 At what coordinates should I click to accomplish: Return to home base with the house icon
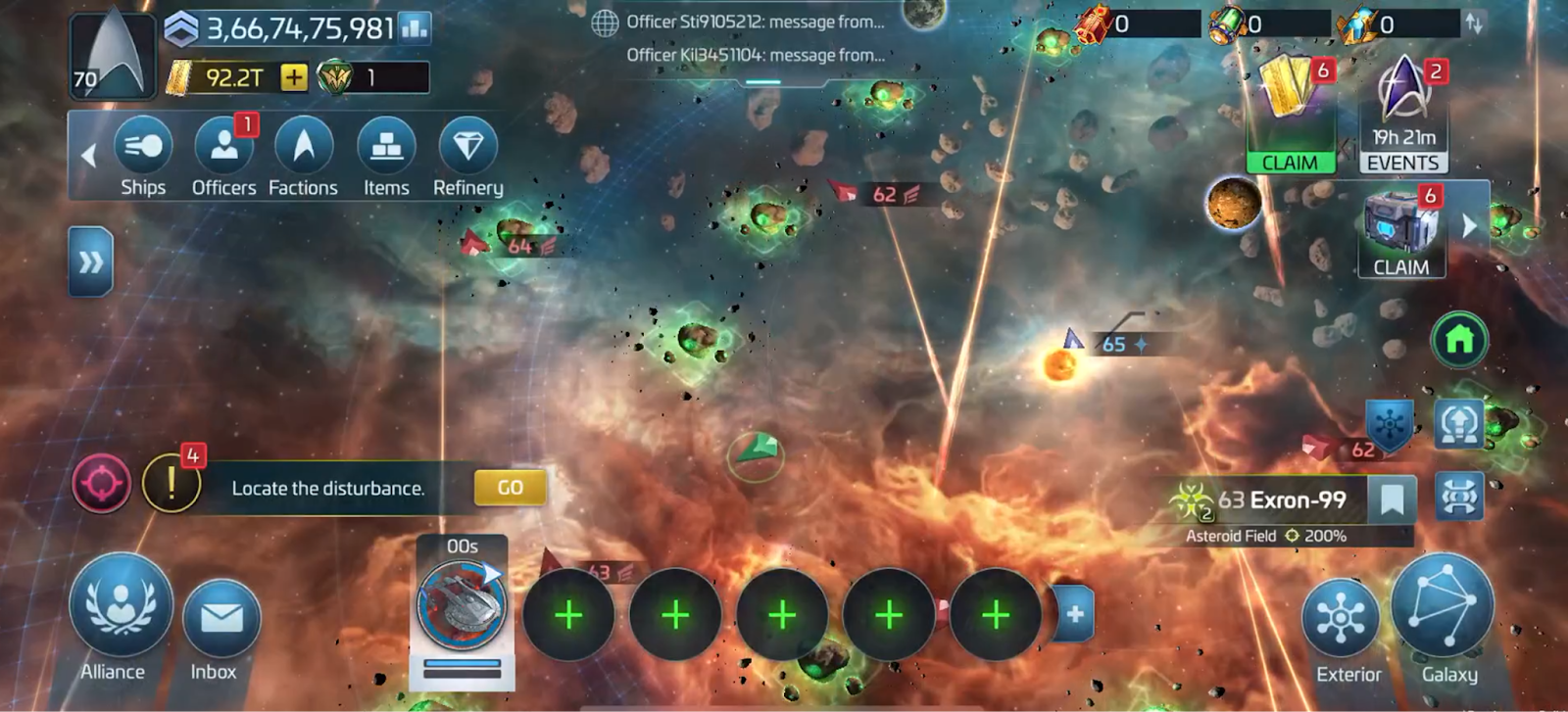point(1459,340)
